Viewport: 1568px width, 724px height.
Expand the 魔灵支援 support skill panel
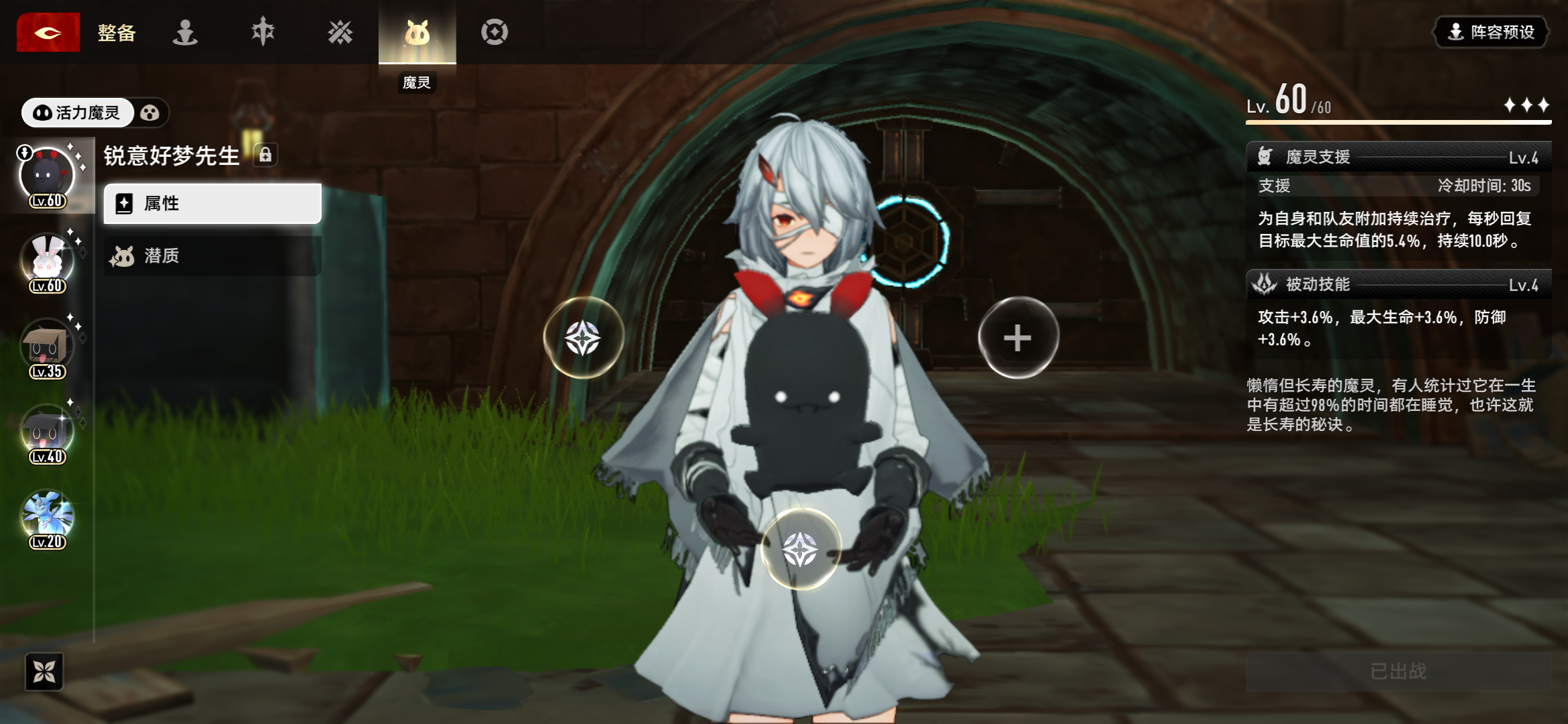click(x=1398, y=157)
